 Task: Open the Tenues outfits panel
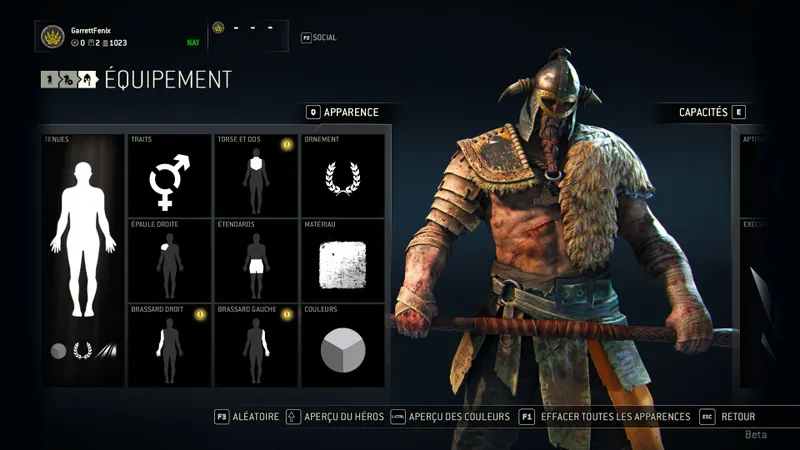(x=83, y=260)
